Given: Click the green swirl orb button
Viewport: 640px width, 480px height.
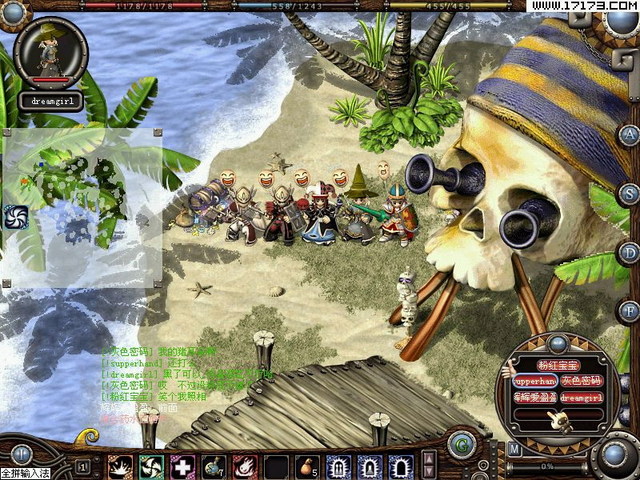Looking at the screenshot, I should 461,443.
